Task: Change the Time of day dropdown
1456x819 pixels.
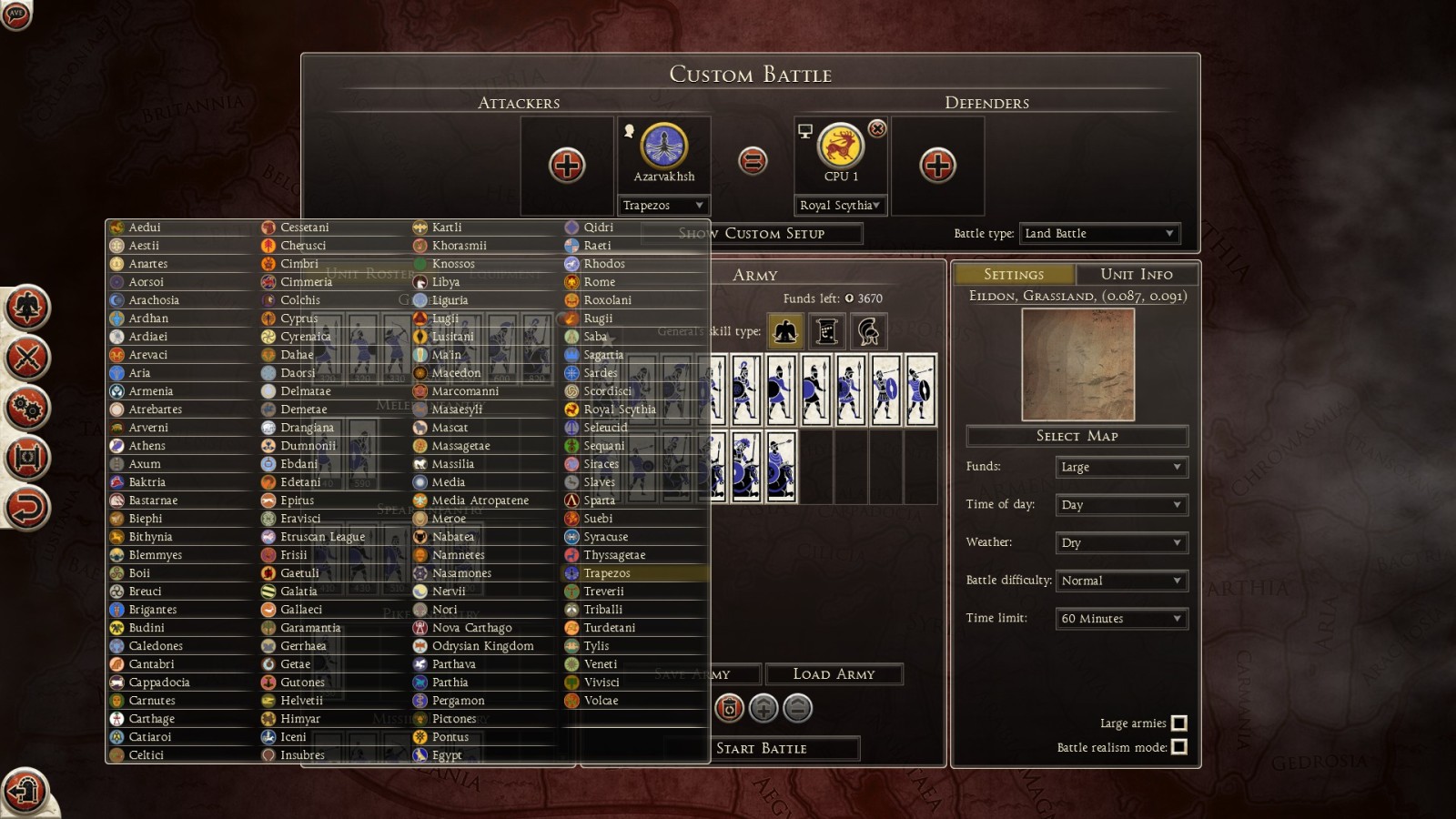Action: coord(1121,505)
